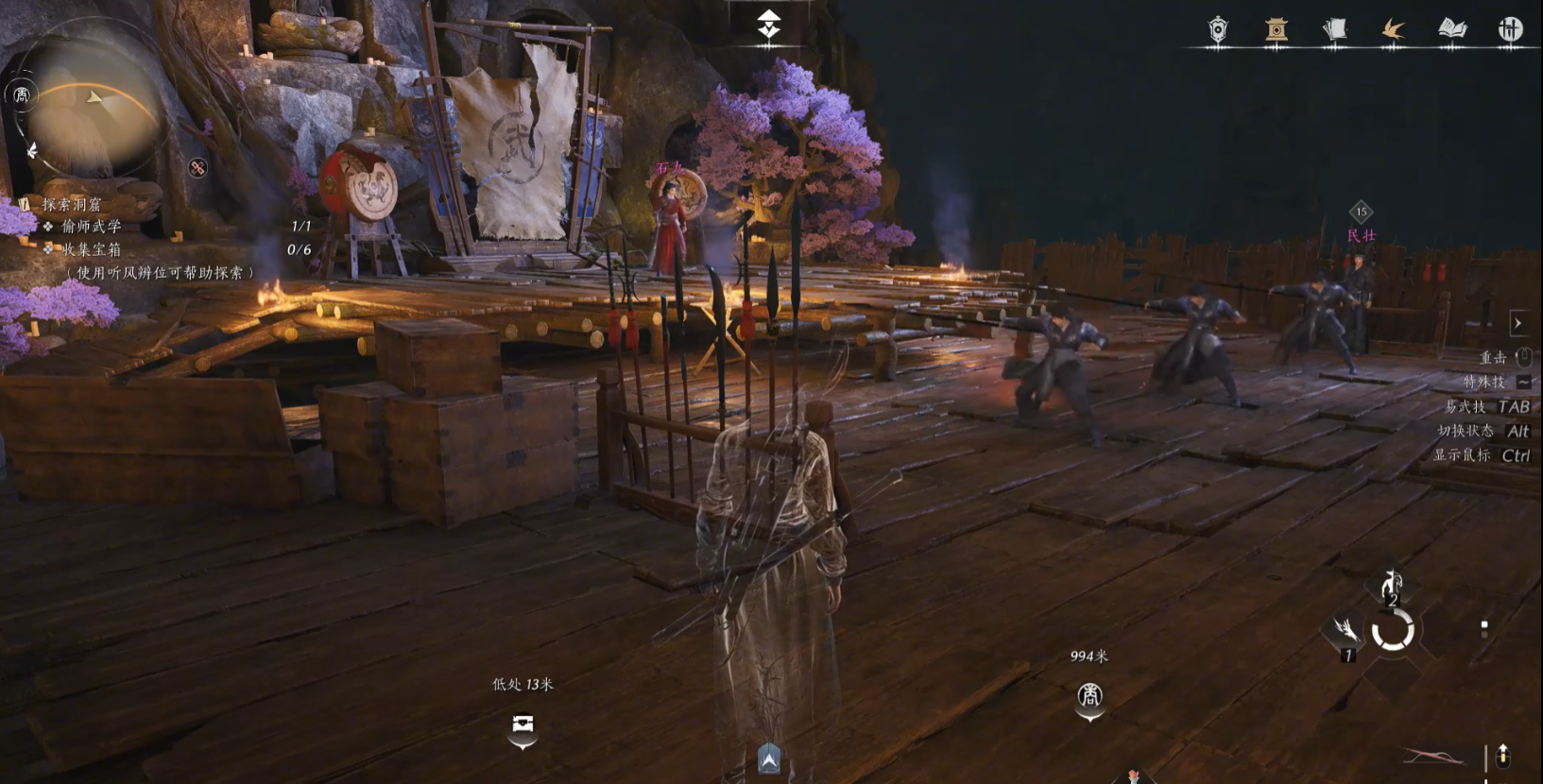
Task: Expand the arrow on the controls hint panel
Action: [1517, 323]
